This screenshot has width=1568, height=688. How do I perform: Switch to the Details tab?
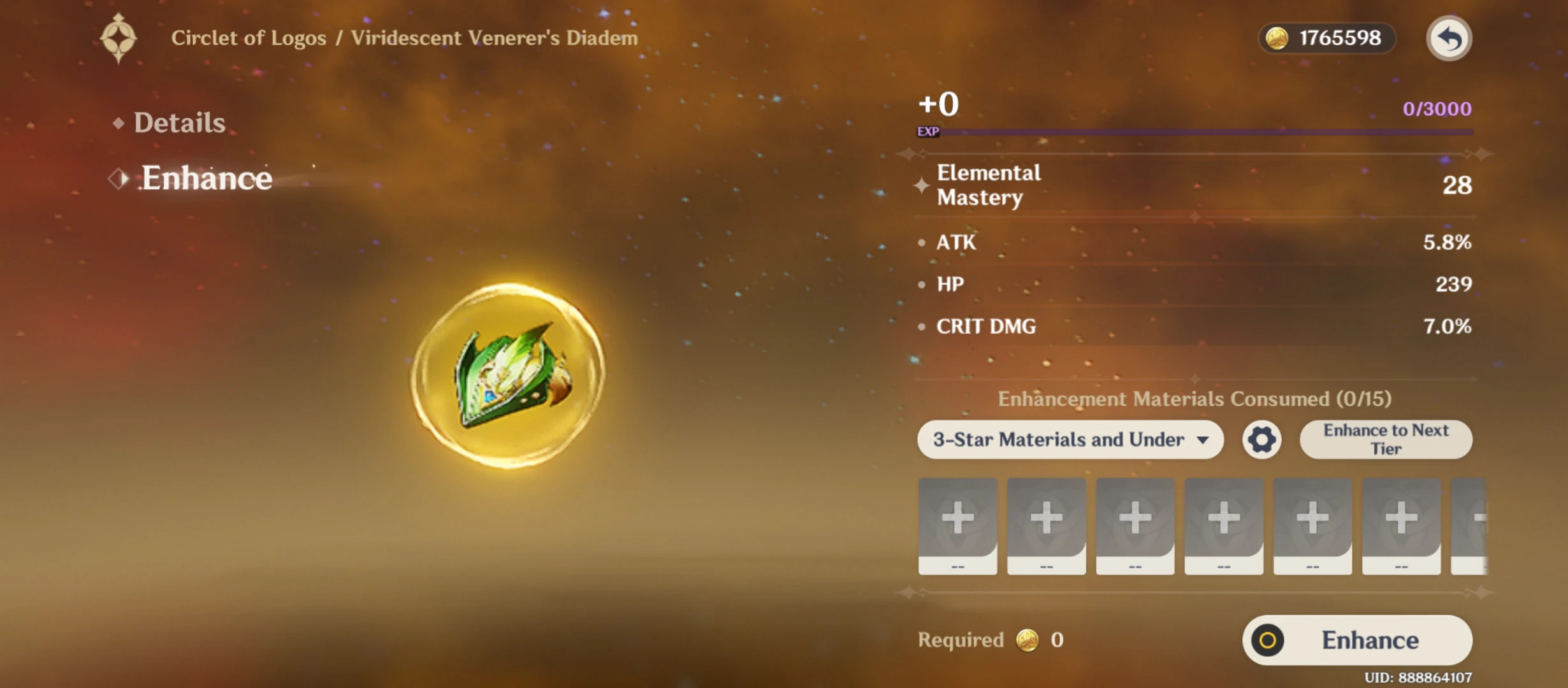tap(180, 122)
